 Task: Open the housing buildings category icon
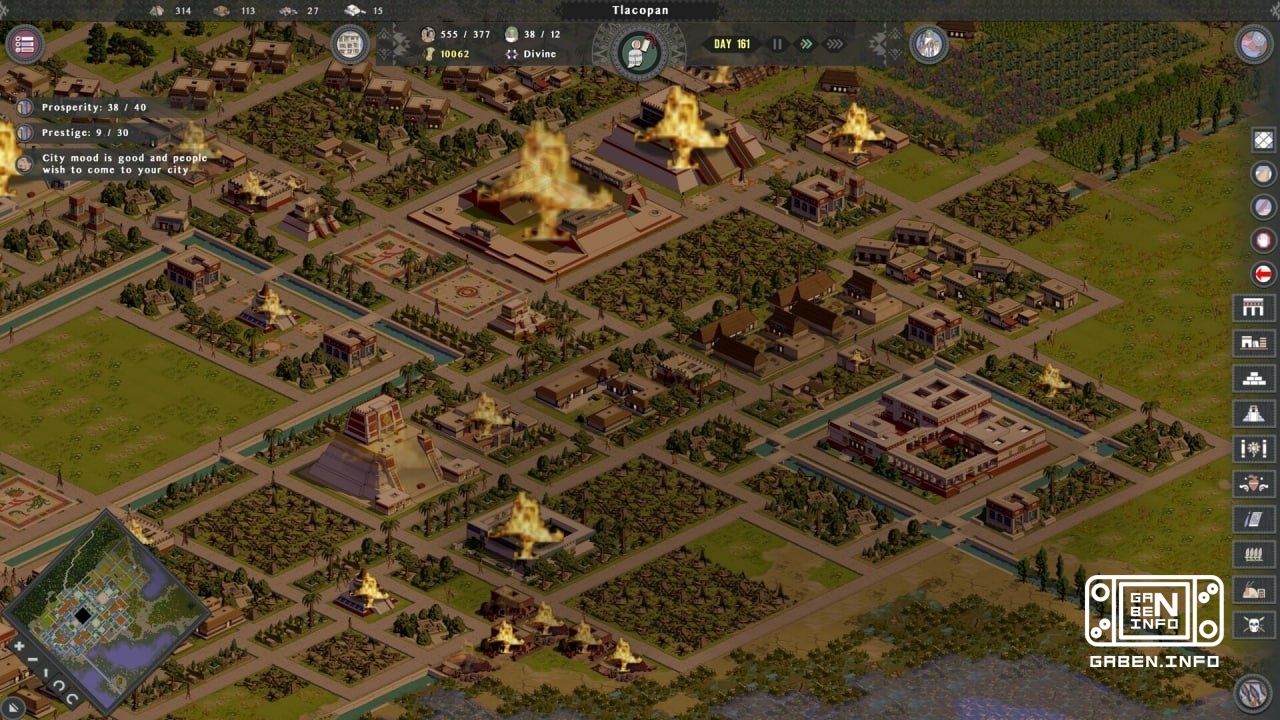click(x=1254, y=342)
